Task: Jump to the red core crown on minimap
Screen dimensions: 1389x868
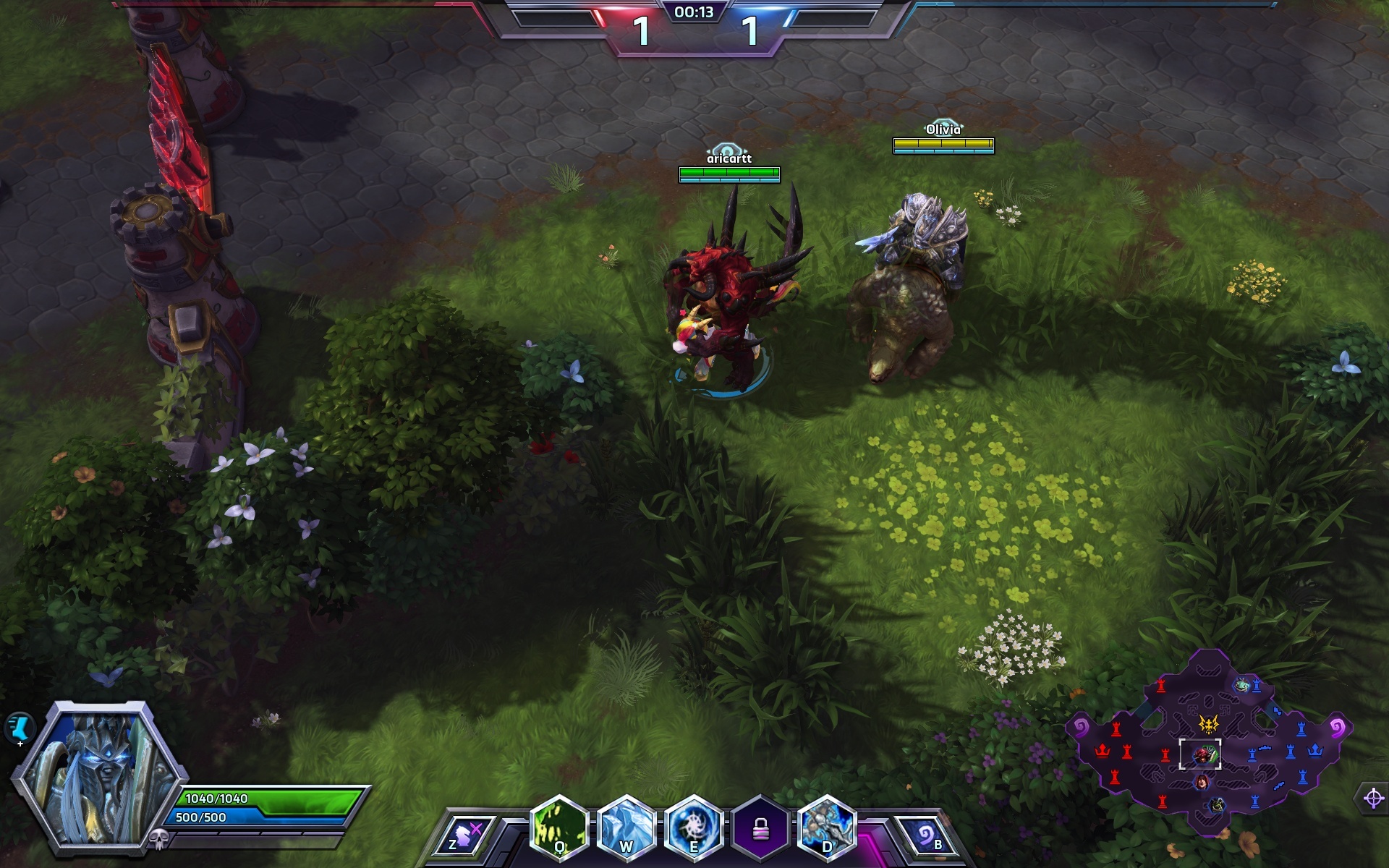Action: pos(1102,750)
